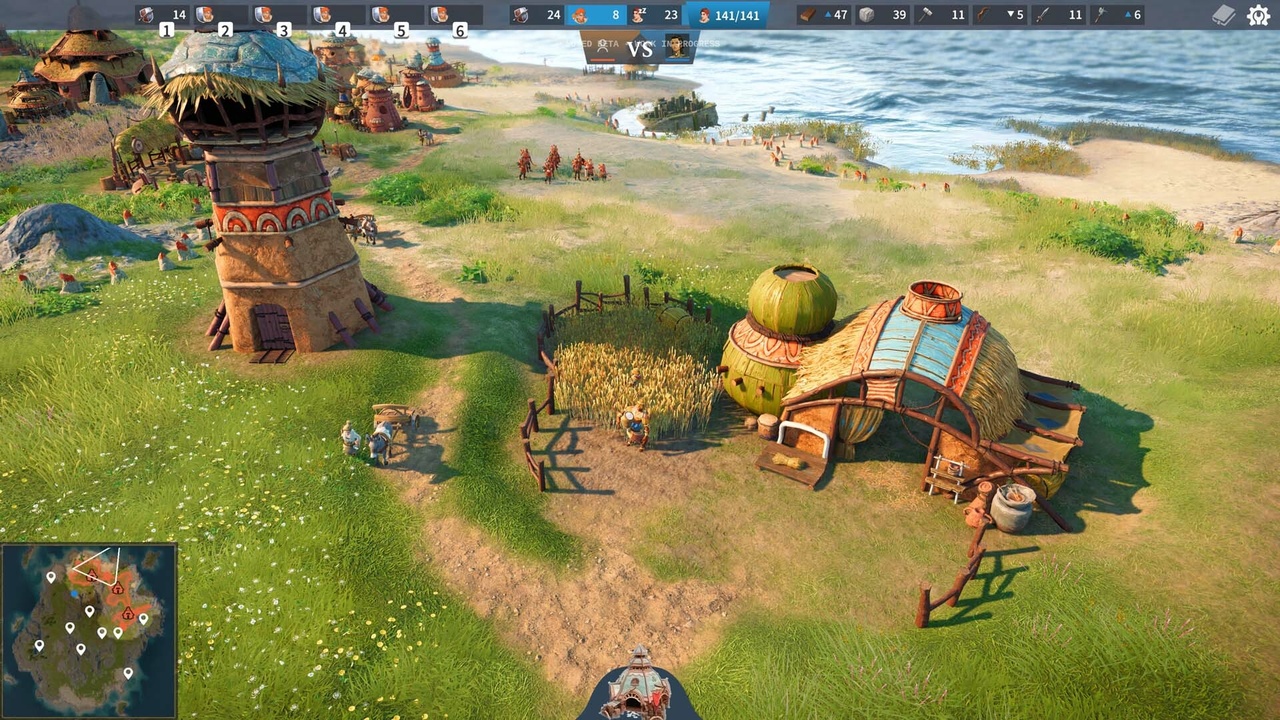The height and width of the screenshot is (720, 1280).
Task: Click the opponent portrait beside VS
Action: tap(678, 46)
